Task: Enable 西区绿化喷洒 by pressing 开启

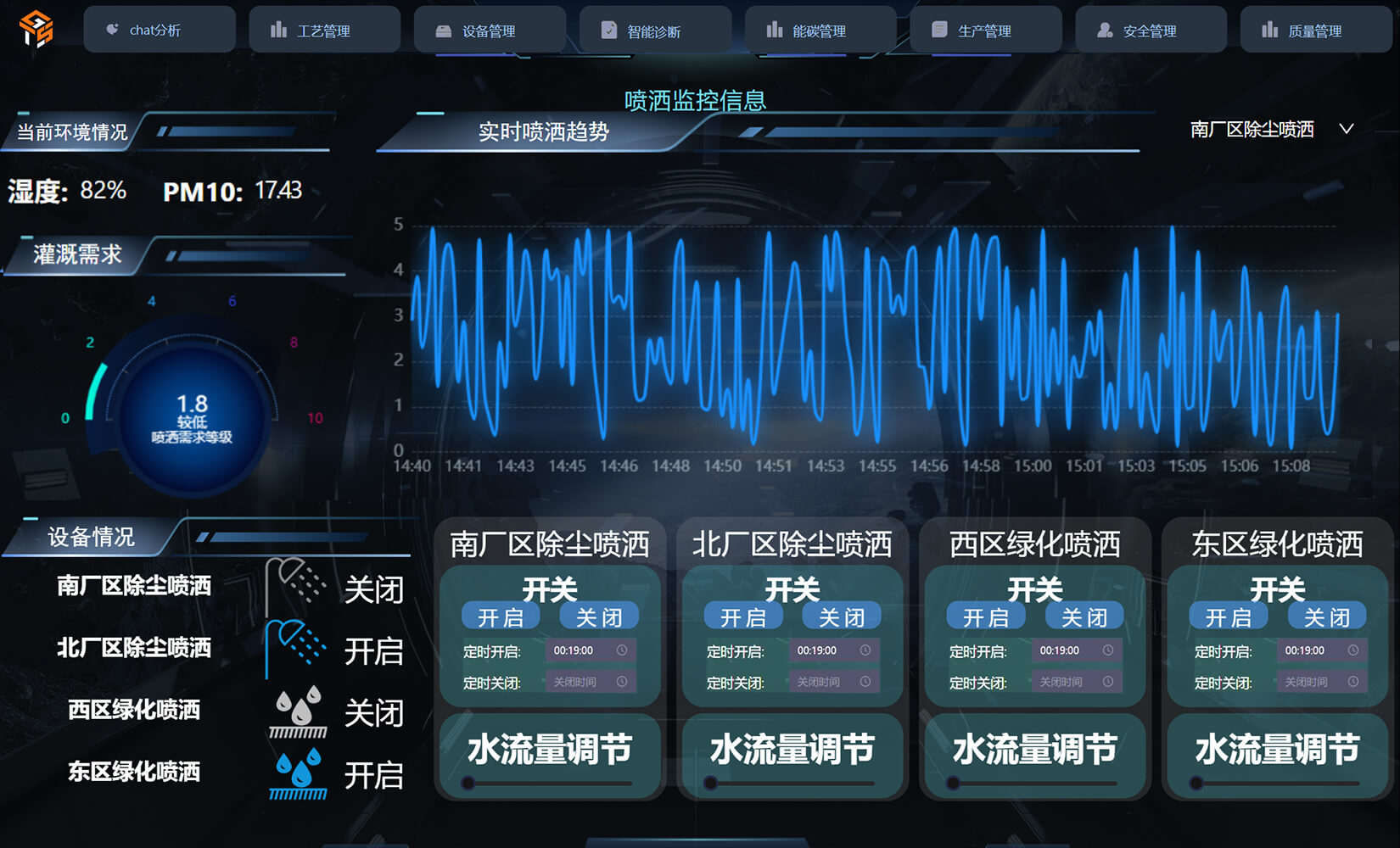Action: tap(986, 616)
